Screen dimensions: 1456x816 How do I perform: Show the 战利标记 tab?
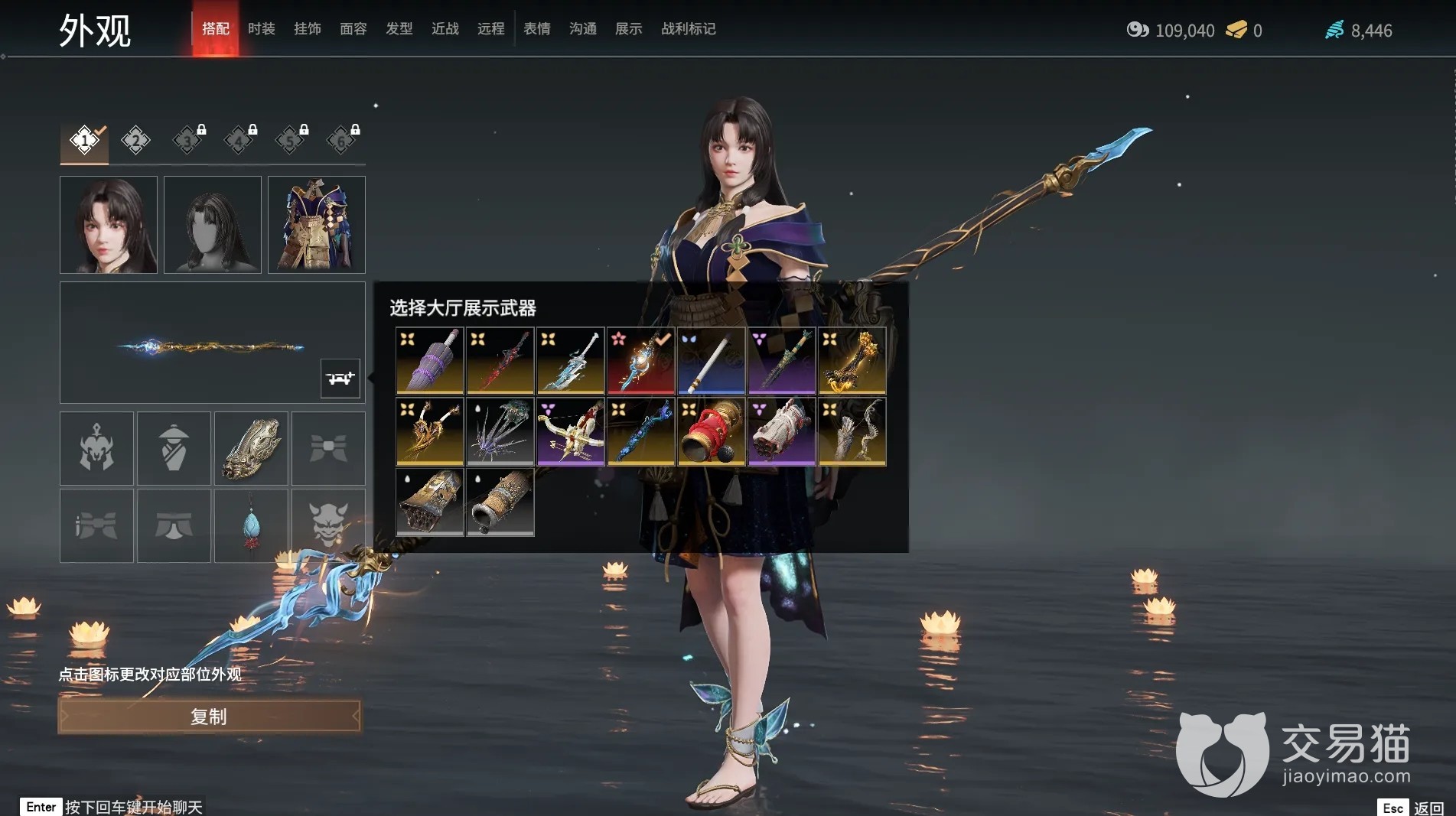688,29
